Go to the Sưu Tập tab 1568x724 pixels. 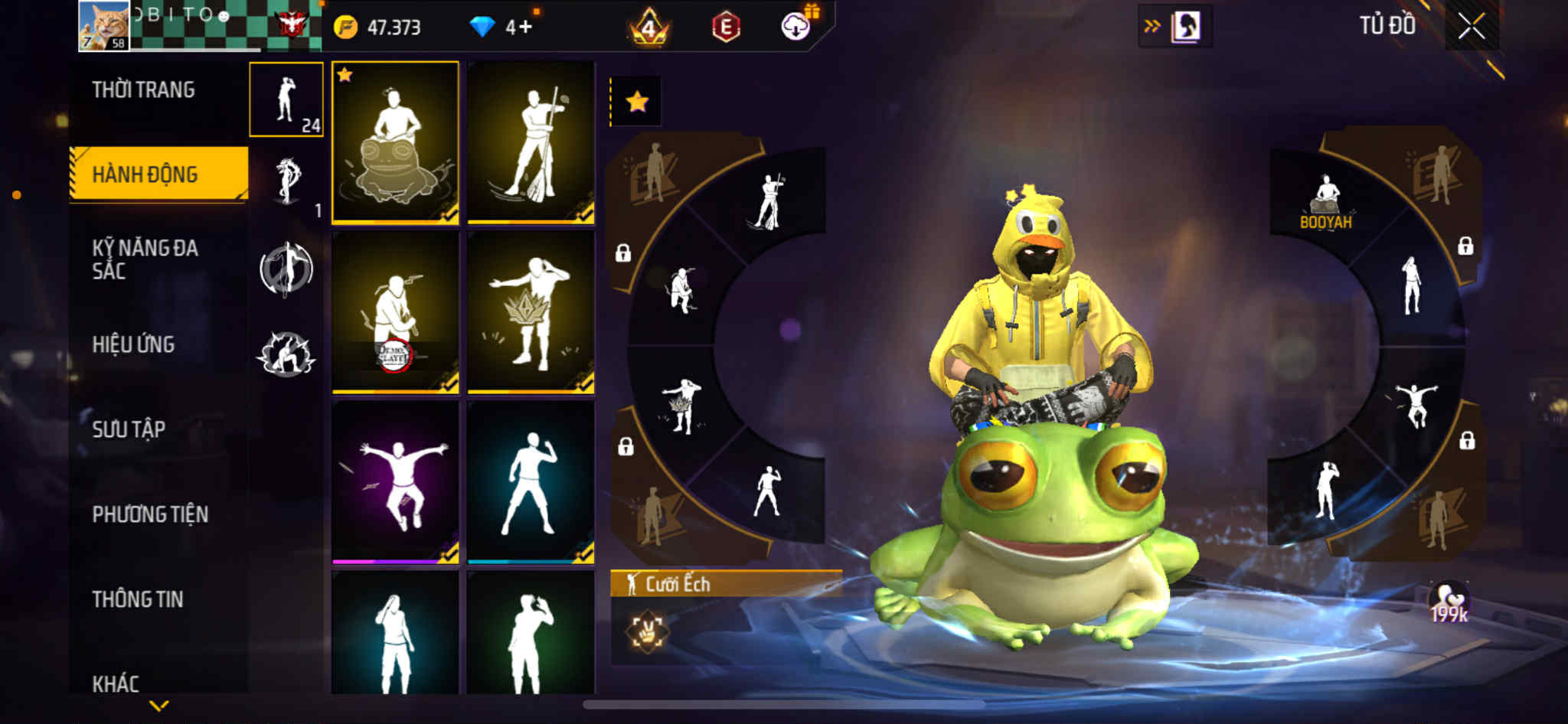pyautogui.click(x=129, y=429)
